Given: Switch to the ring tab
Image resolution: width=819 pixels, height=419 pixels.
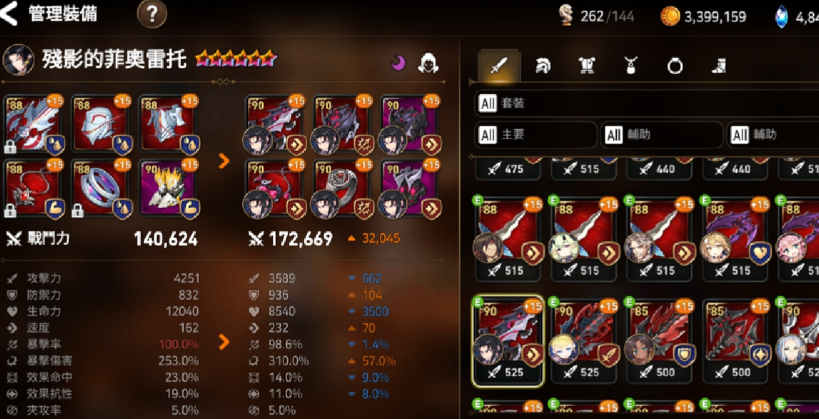Looking at the screenshot, I should (x=675, y=66).
